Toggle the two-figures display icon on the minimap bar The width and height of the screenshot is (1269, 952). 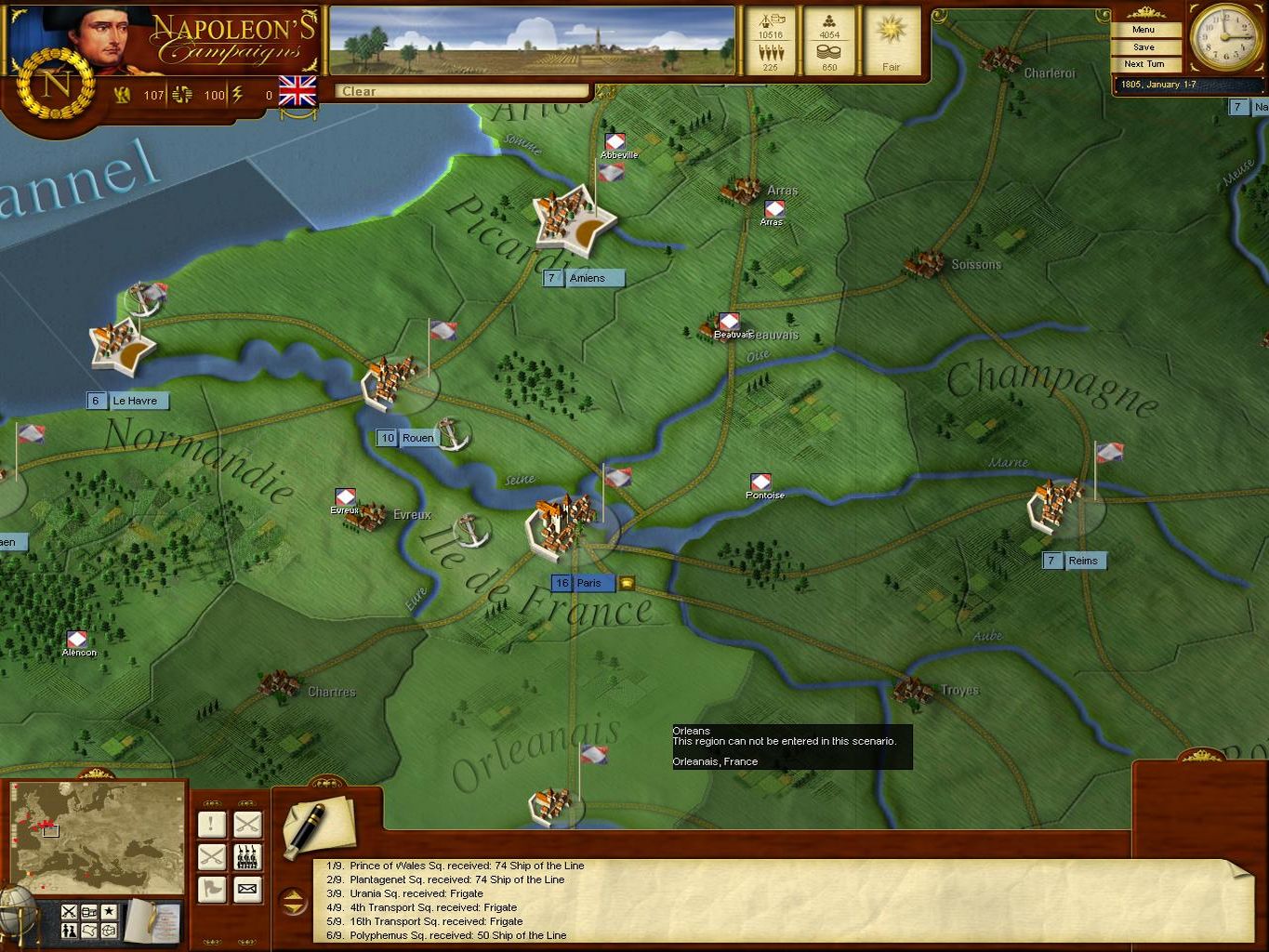[70, 930]
